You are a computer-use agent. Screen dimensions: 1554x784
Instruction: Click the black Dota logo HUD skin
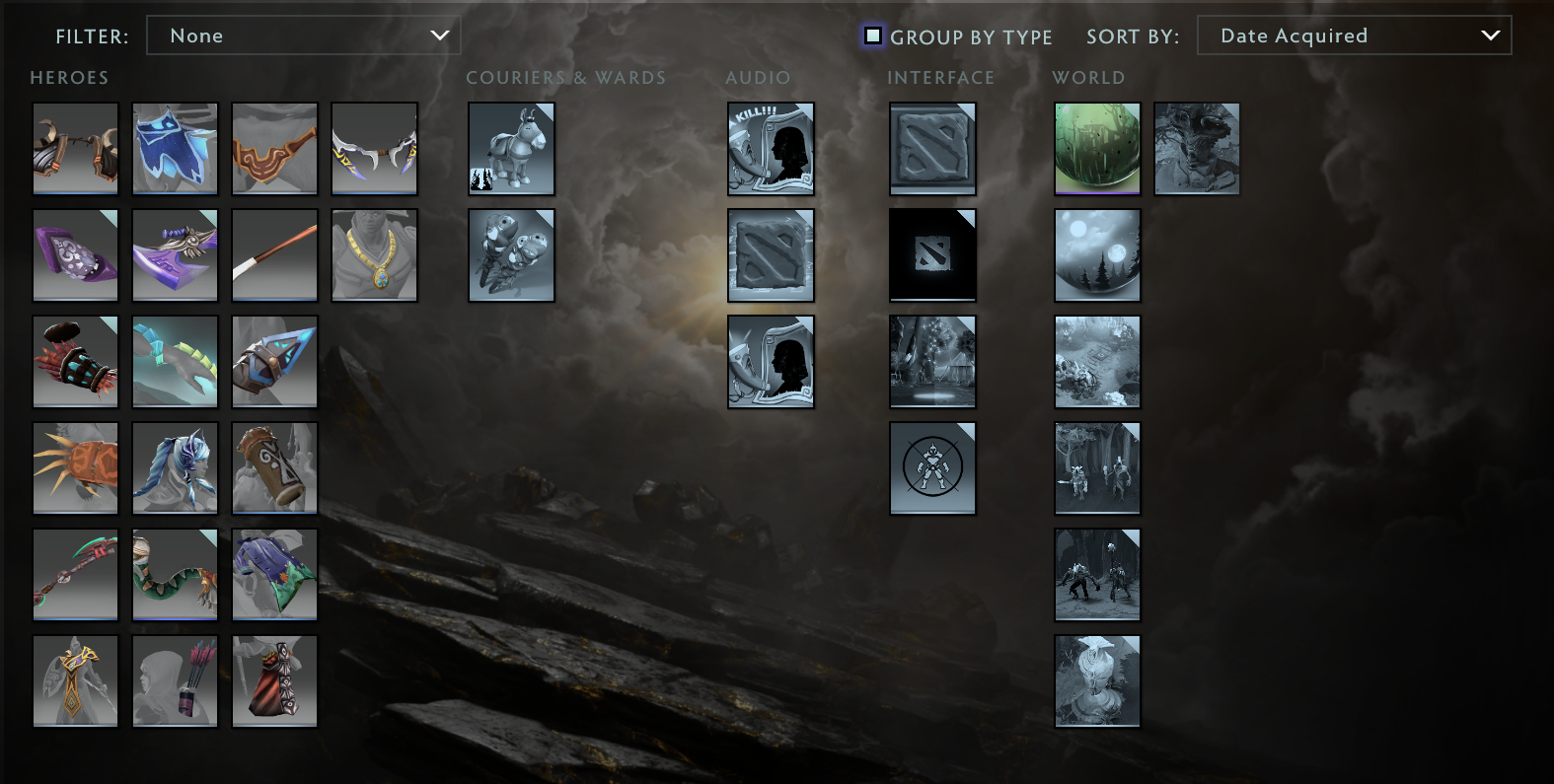point(931,255)
